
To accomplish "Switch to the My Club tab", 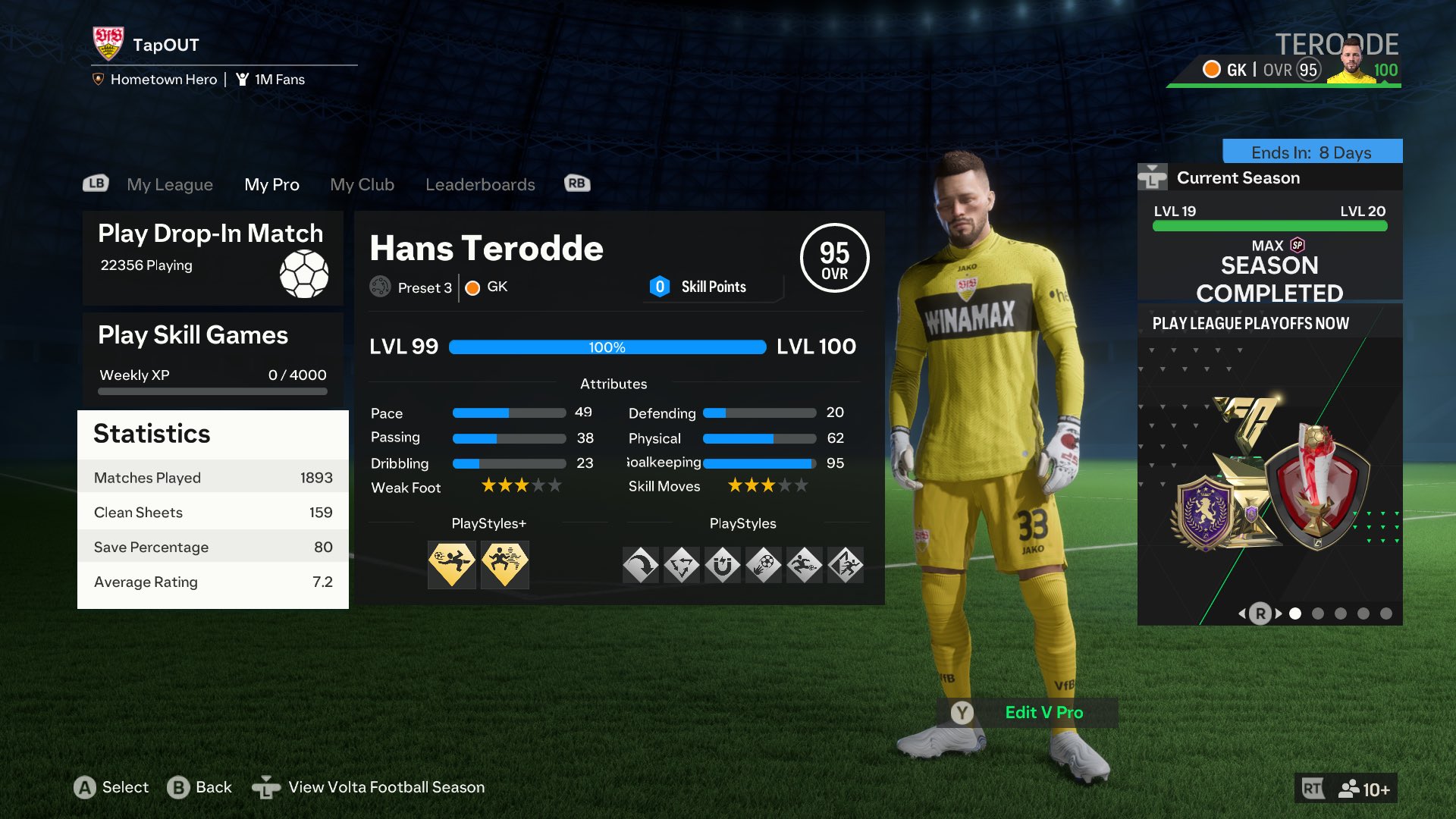I will (x=362, y=184).
